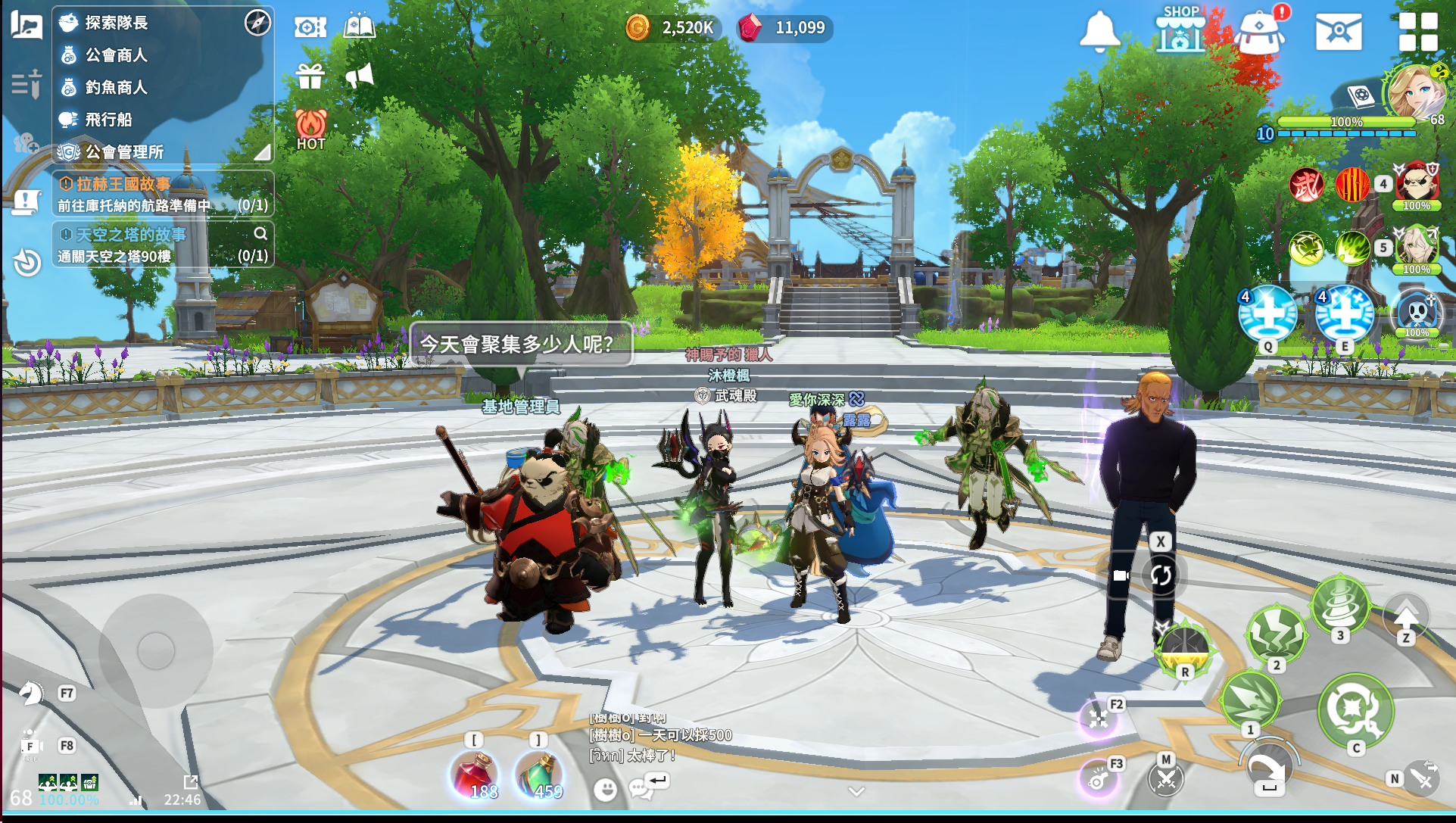Open the gift box rewards icon
This screenshot has height=823, width=1456.
point(310,76)
